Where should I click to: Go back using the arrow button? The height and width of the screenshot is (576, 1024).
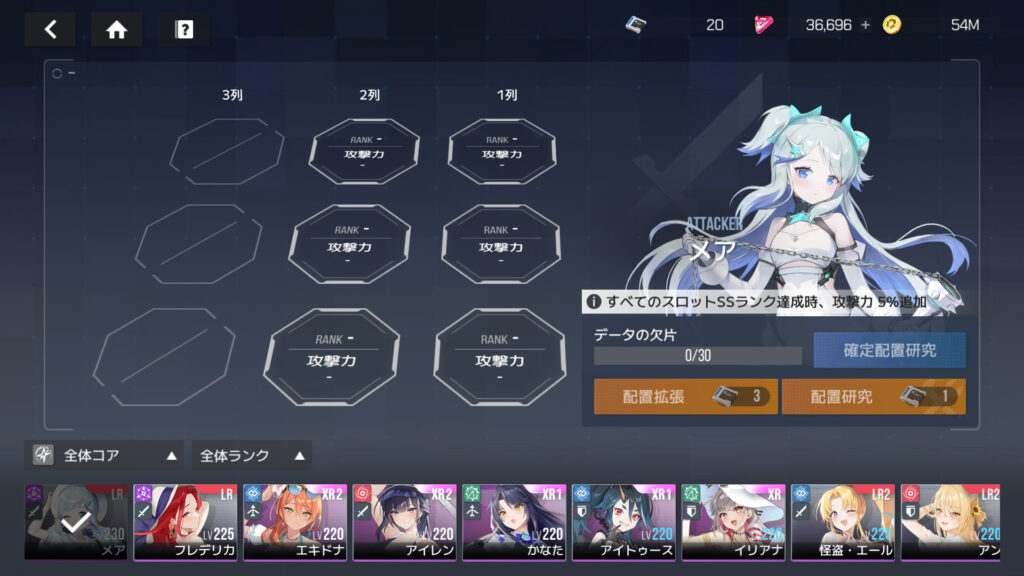[x=50, y=29]
